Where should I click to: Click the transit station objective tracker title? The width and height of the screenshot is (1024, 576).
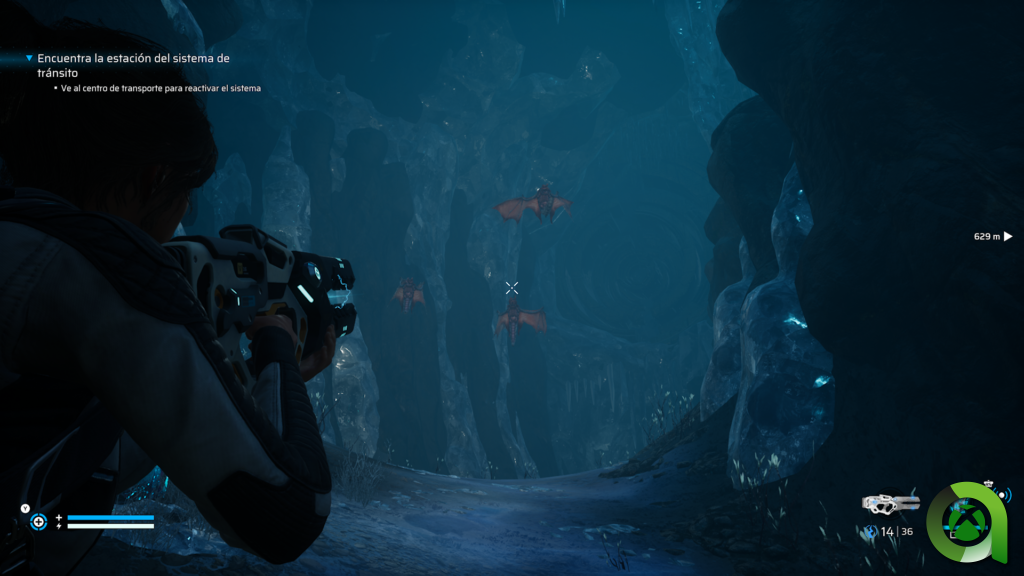click(133, 66)
